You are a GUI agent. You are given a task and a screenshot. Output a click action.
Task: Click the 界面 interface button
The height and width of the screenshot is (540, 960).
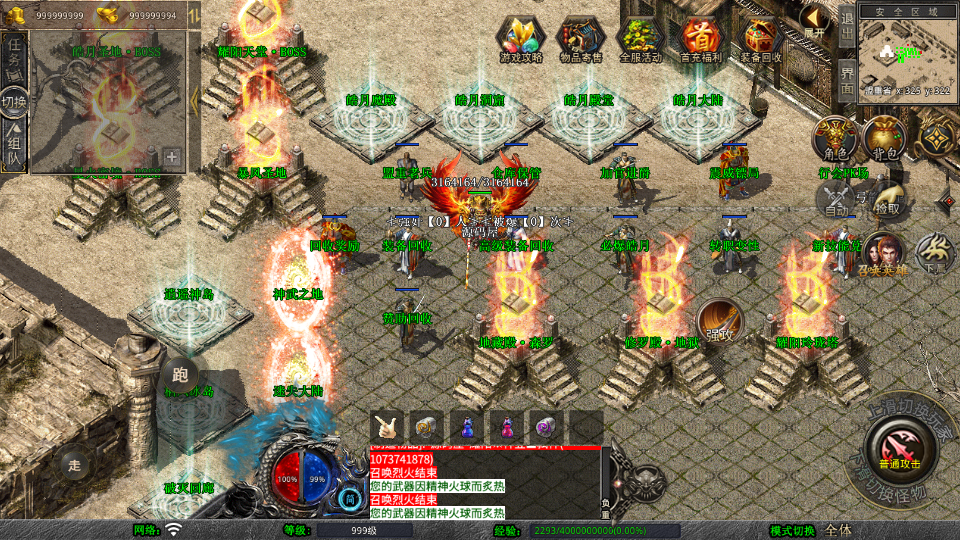(847, 79)
